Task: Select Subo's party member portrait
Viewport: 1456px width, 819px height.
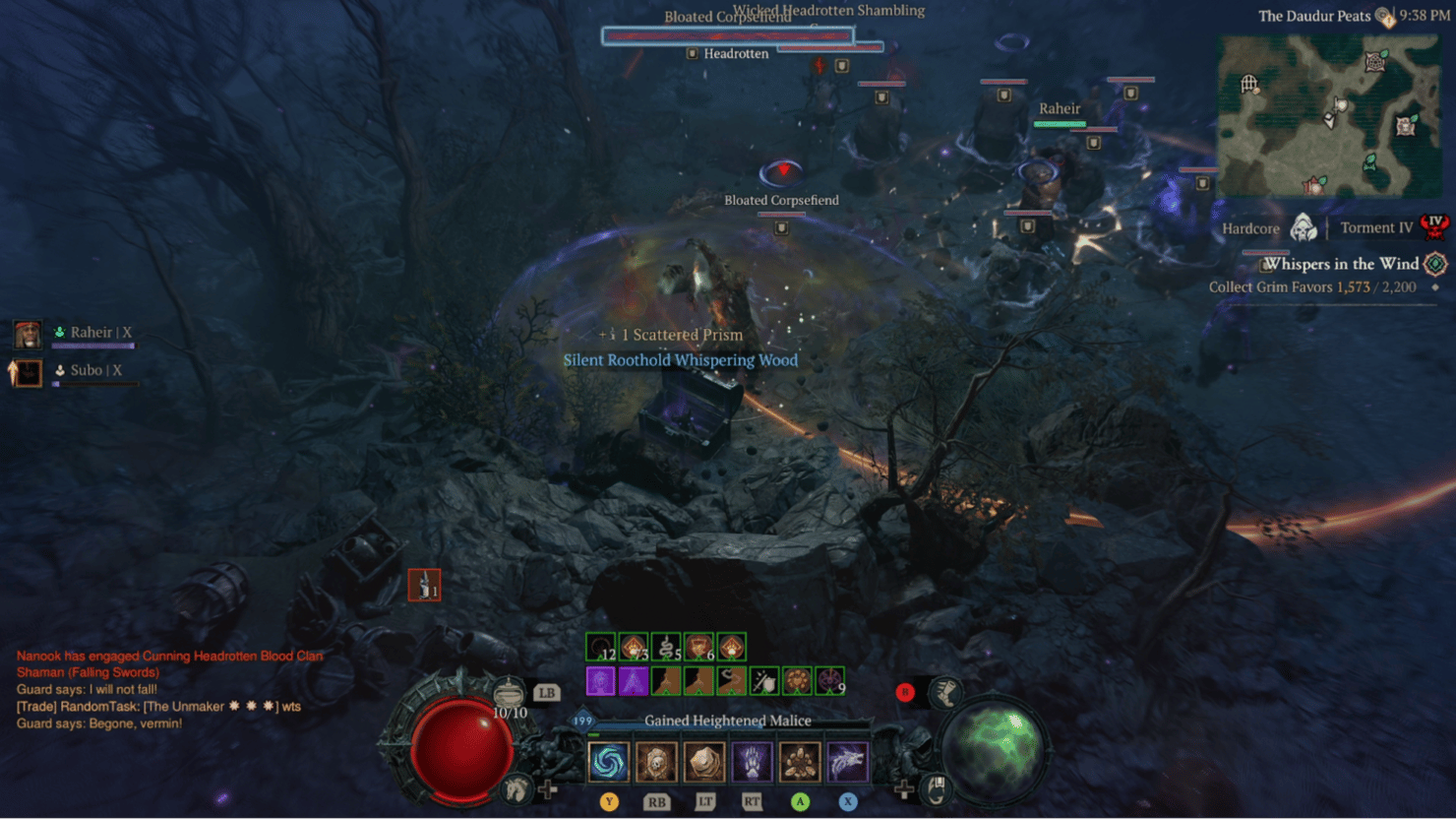Action: [28, 372]
